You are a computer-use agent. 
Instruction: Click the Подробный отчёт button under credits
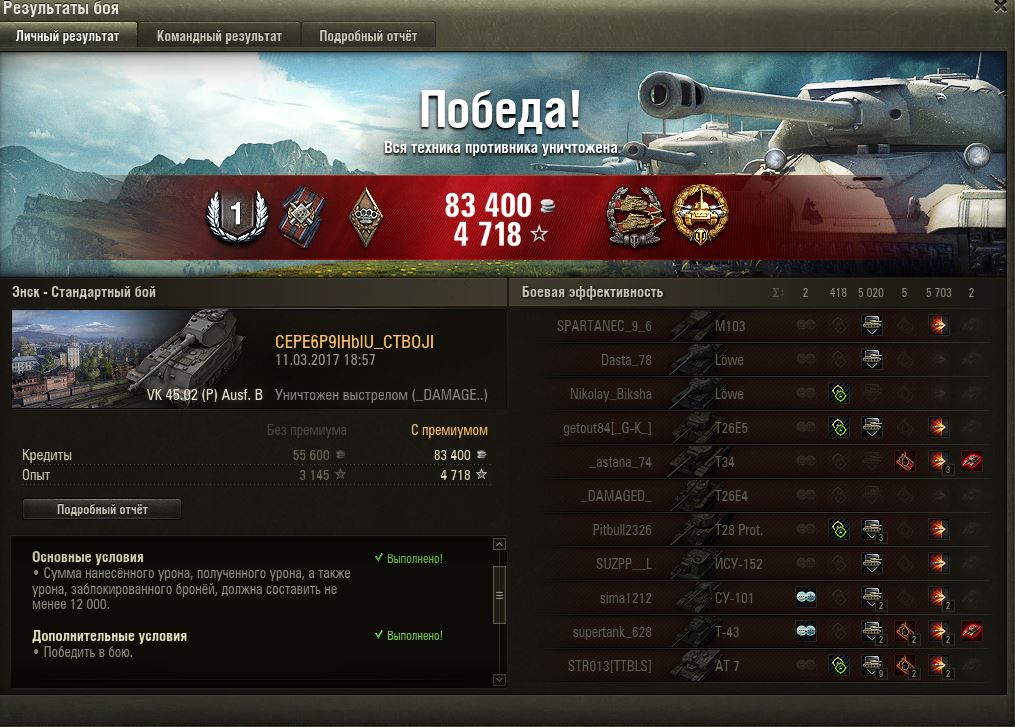(102, 509)
